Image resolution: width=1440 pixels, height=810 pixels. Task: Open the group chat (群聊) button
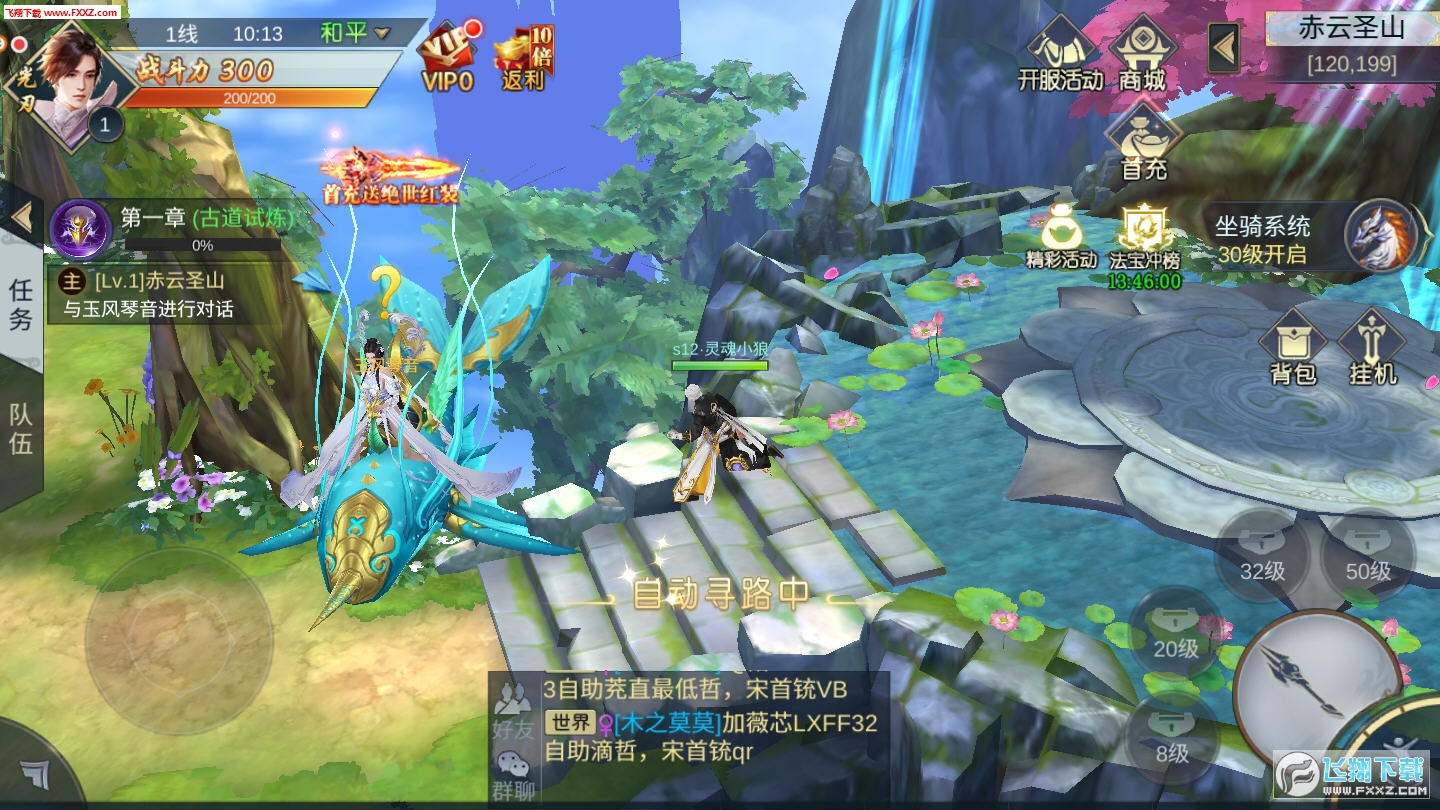pos(513,776)
